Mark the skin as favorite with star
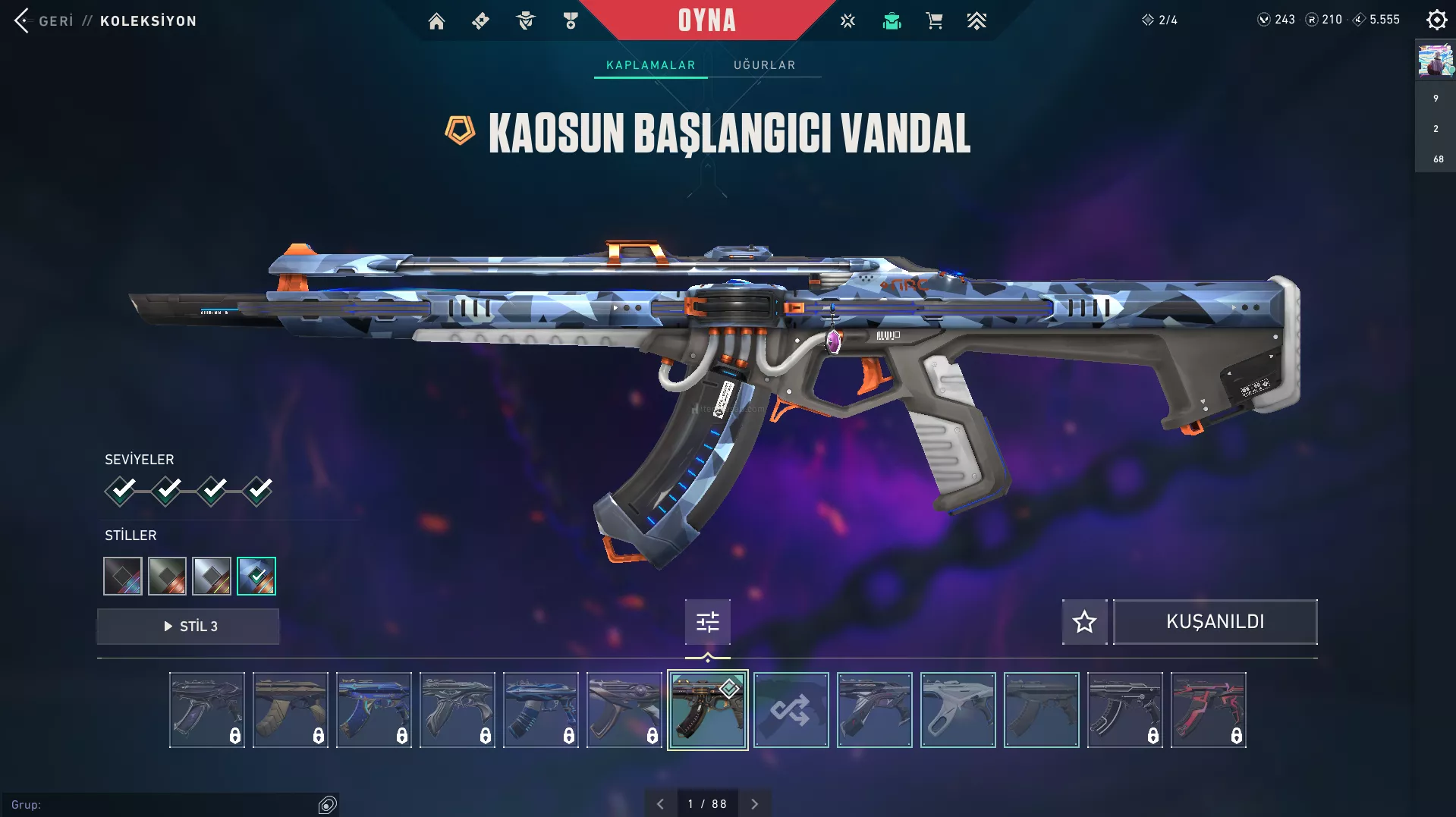1456x817 pixels. [1084, 622]
